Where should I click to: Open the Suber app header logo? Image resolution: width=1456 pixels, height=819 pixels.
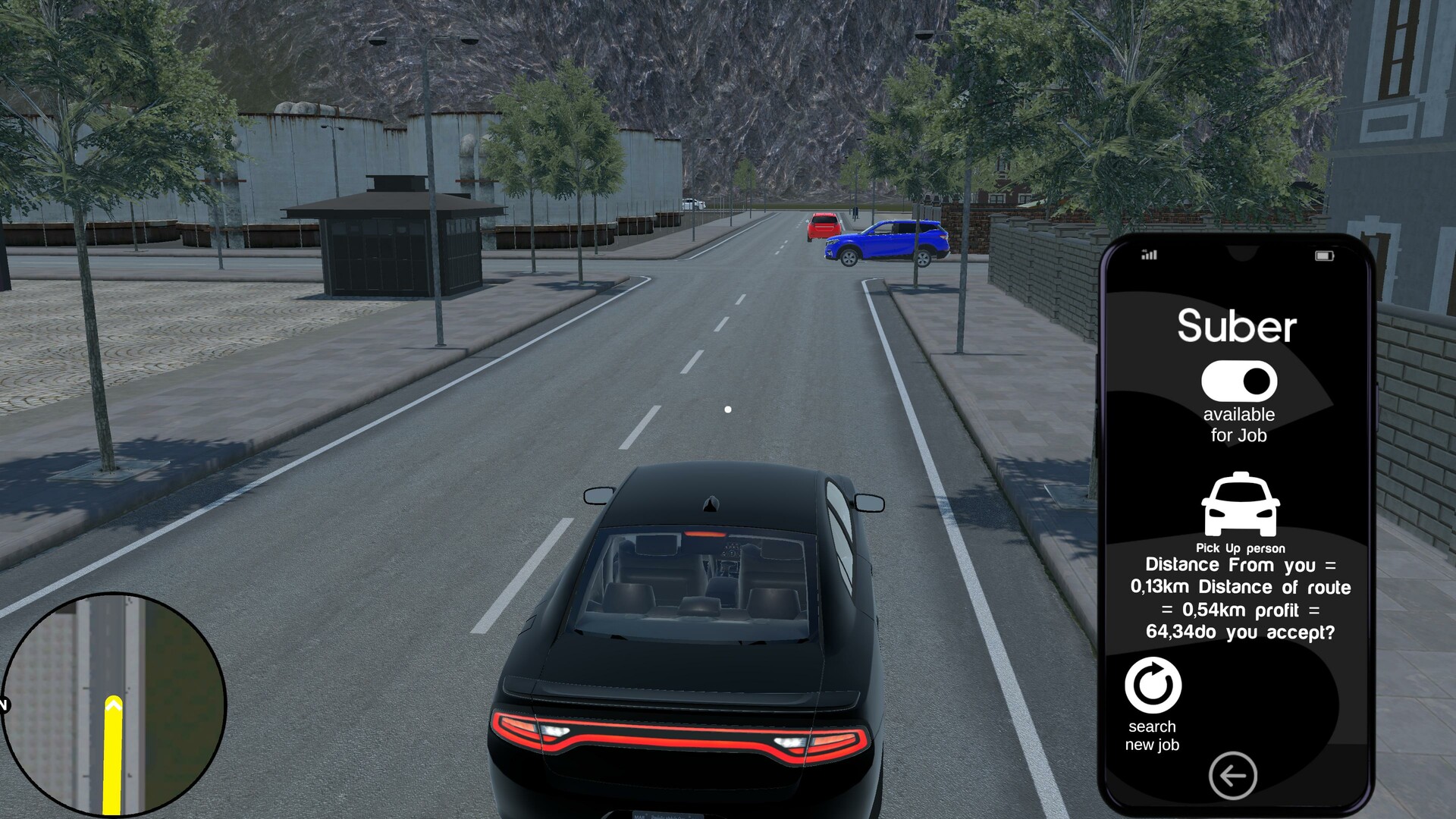click(1238, 328)
